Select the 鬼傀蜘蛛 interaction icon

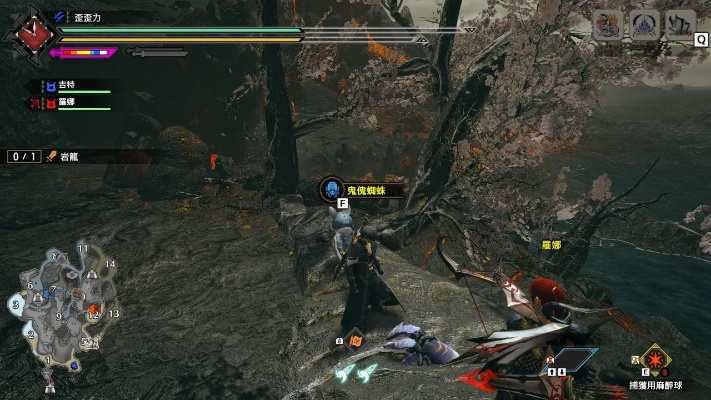(333, 189)
